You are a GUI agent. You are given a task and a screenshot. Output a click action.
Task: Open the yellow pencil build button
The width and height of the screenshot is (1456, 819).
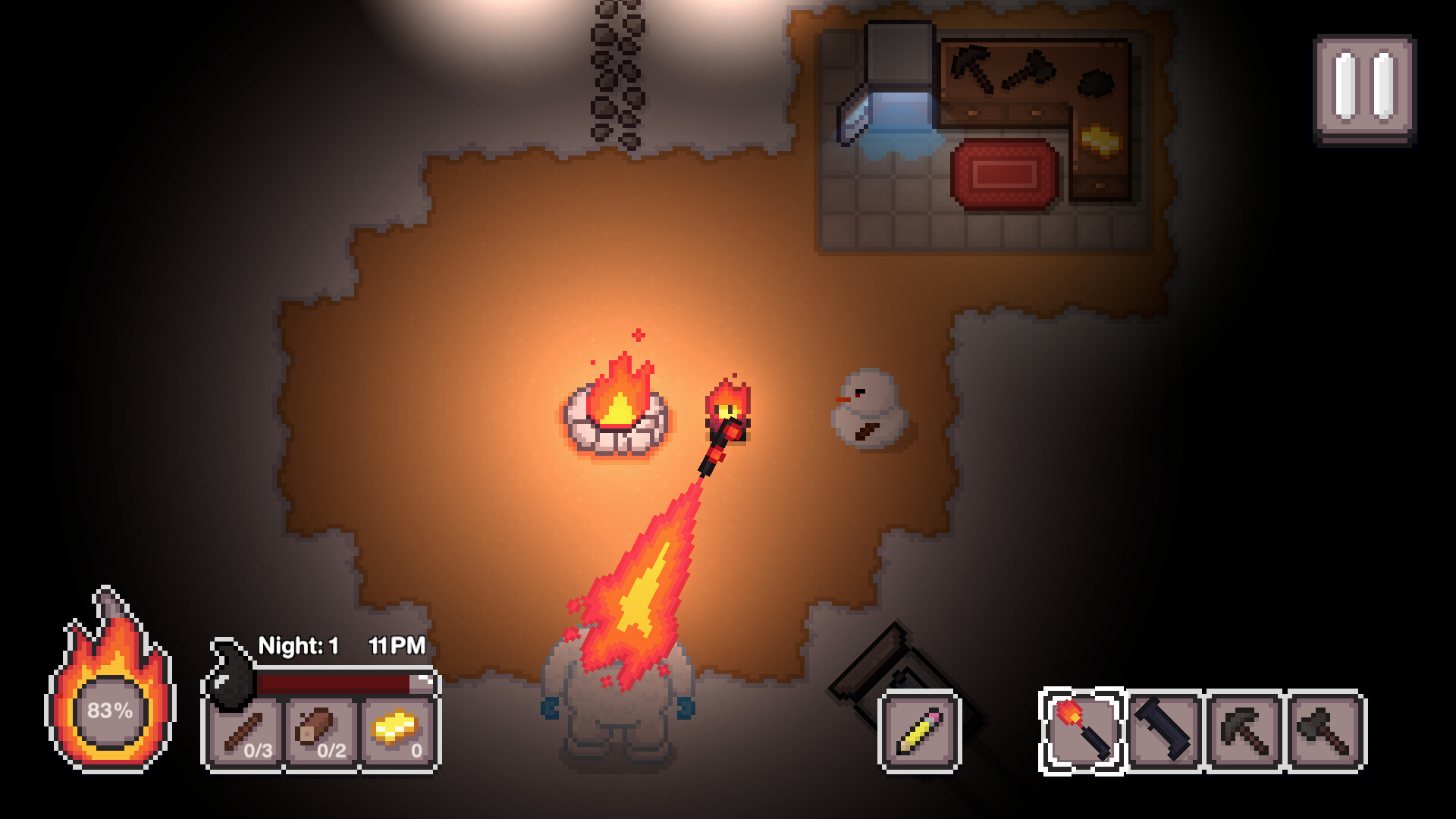(x=919, y=731)
